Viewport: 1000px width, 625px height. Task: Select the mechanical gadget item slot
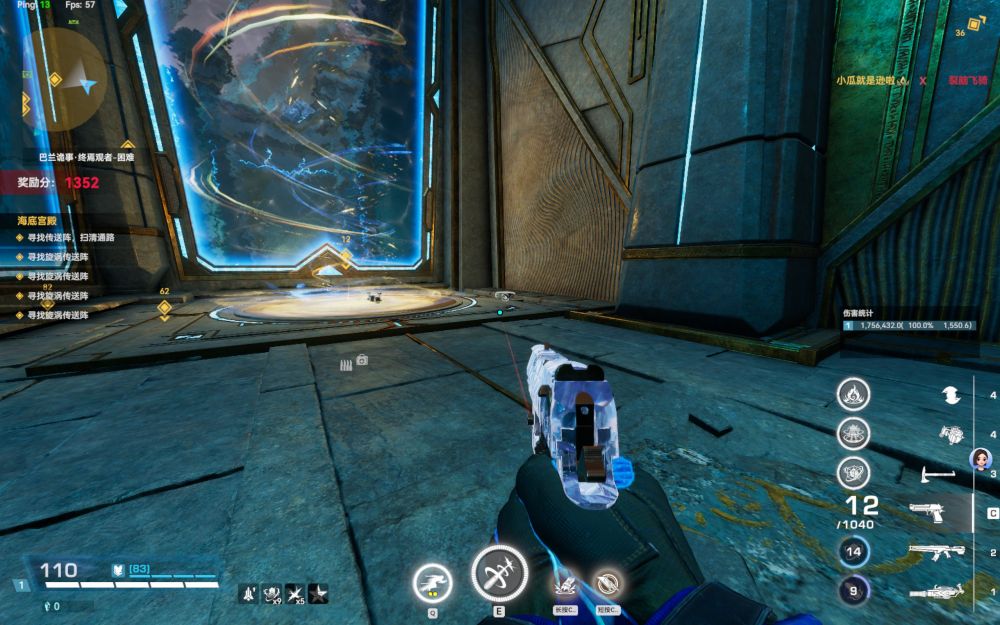pos(951,434)
